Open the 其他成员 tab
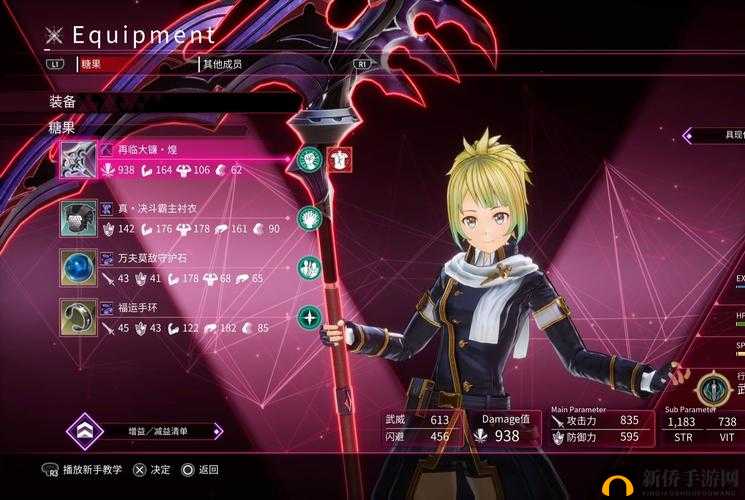The height and width of the screenshot is (500, 745). [225, 63]
